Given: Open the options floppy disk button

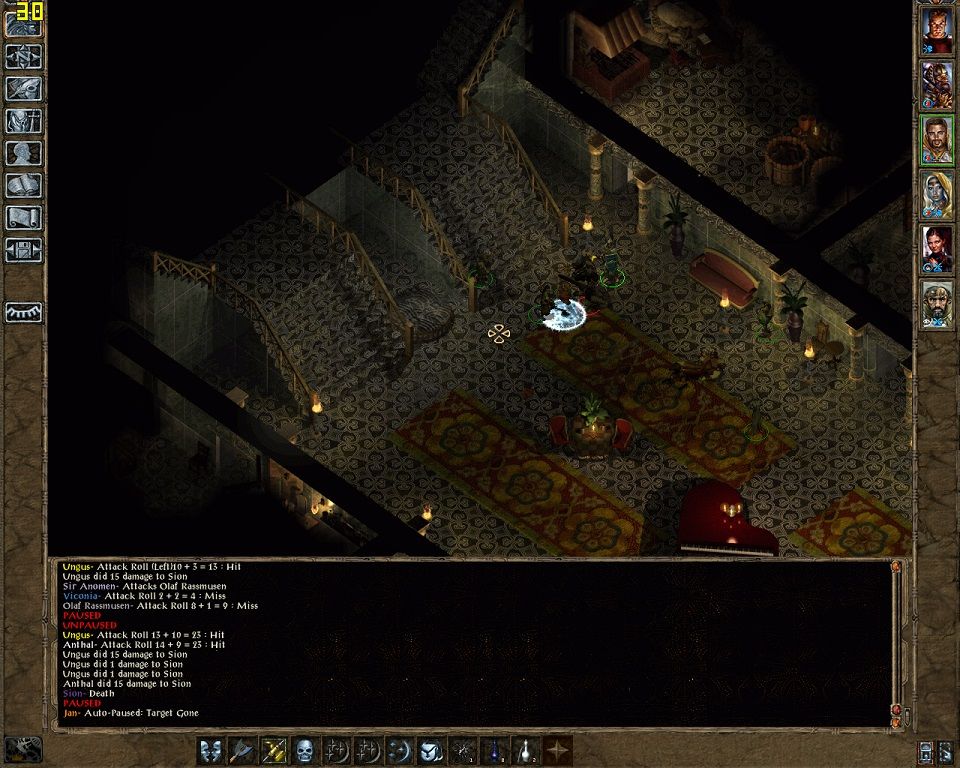Looking at the screenshot, I should pos(24,249).
